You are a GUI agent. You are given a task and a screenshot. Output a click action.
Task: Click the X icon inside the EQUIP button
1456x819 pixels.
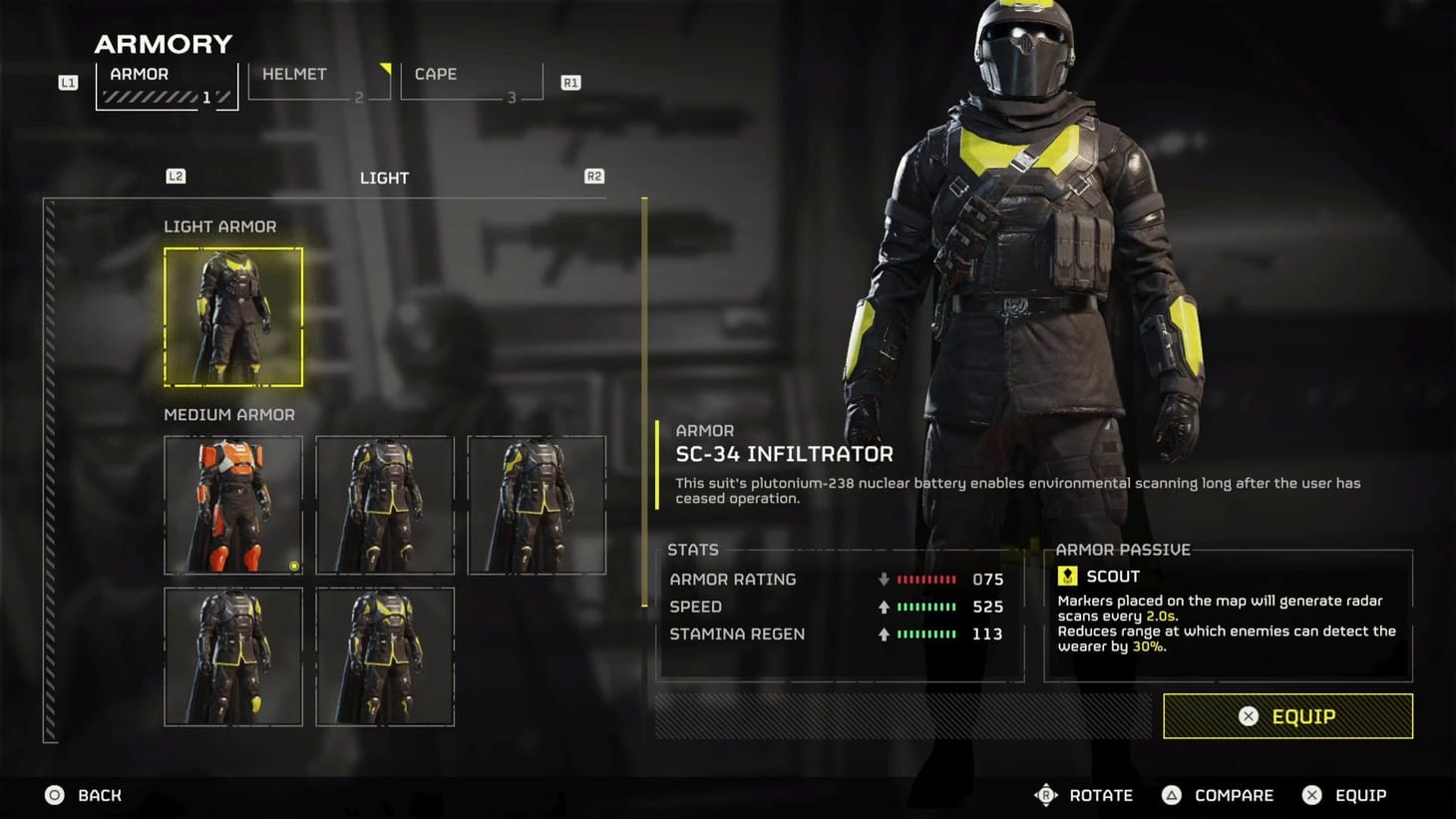click(1249, 716)
